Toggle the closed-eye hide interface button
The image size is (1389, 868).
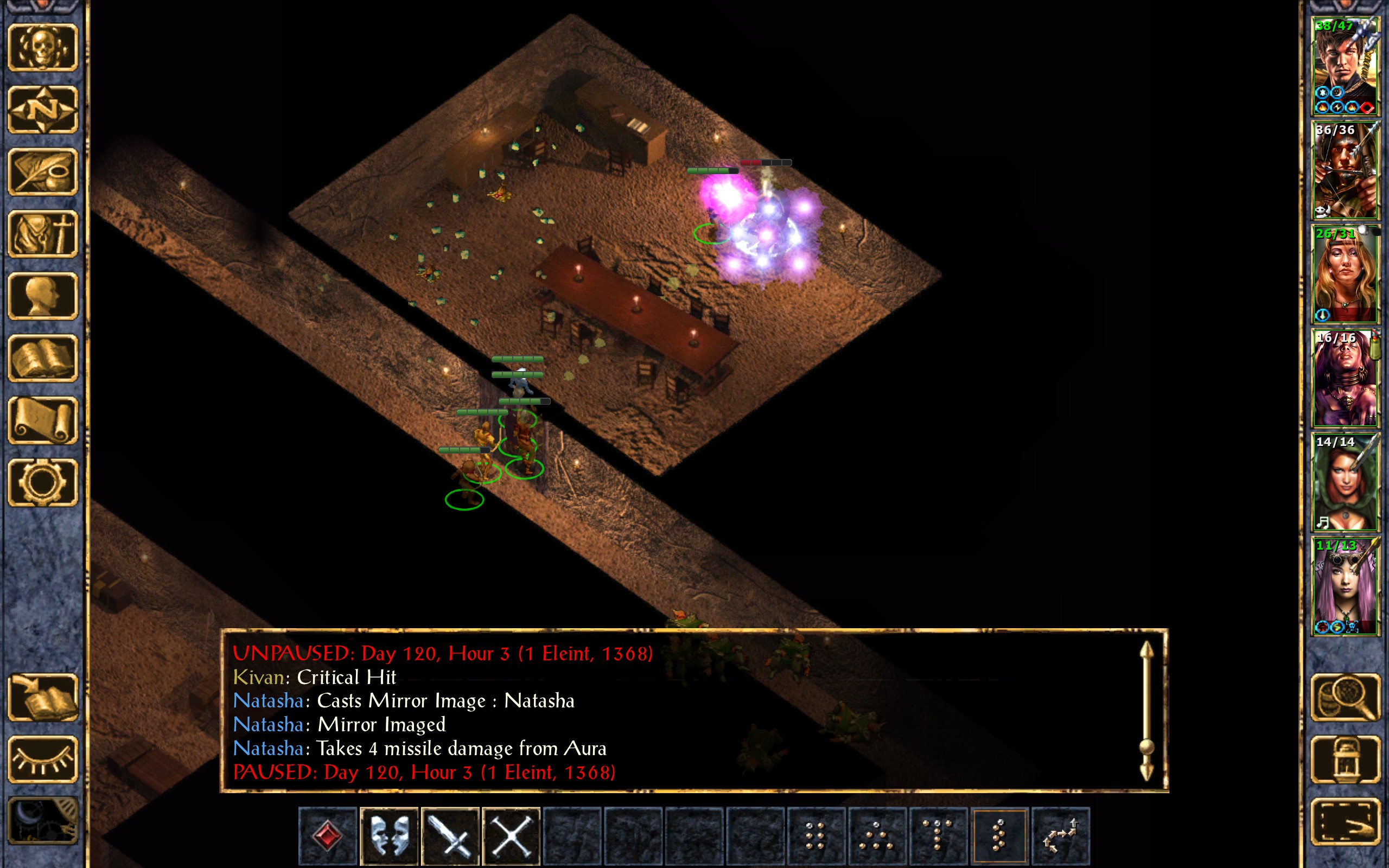click(x=42, y=759)
